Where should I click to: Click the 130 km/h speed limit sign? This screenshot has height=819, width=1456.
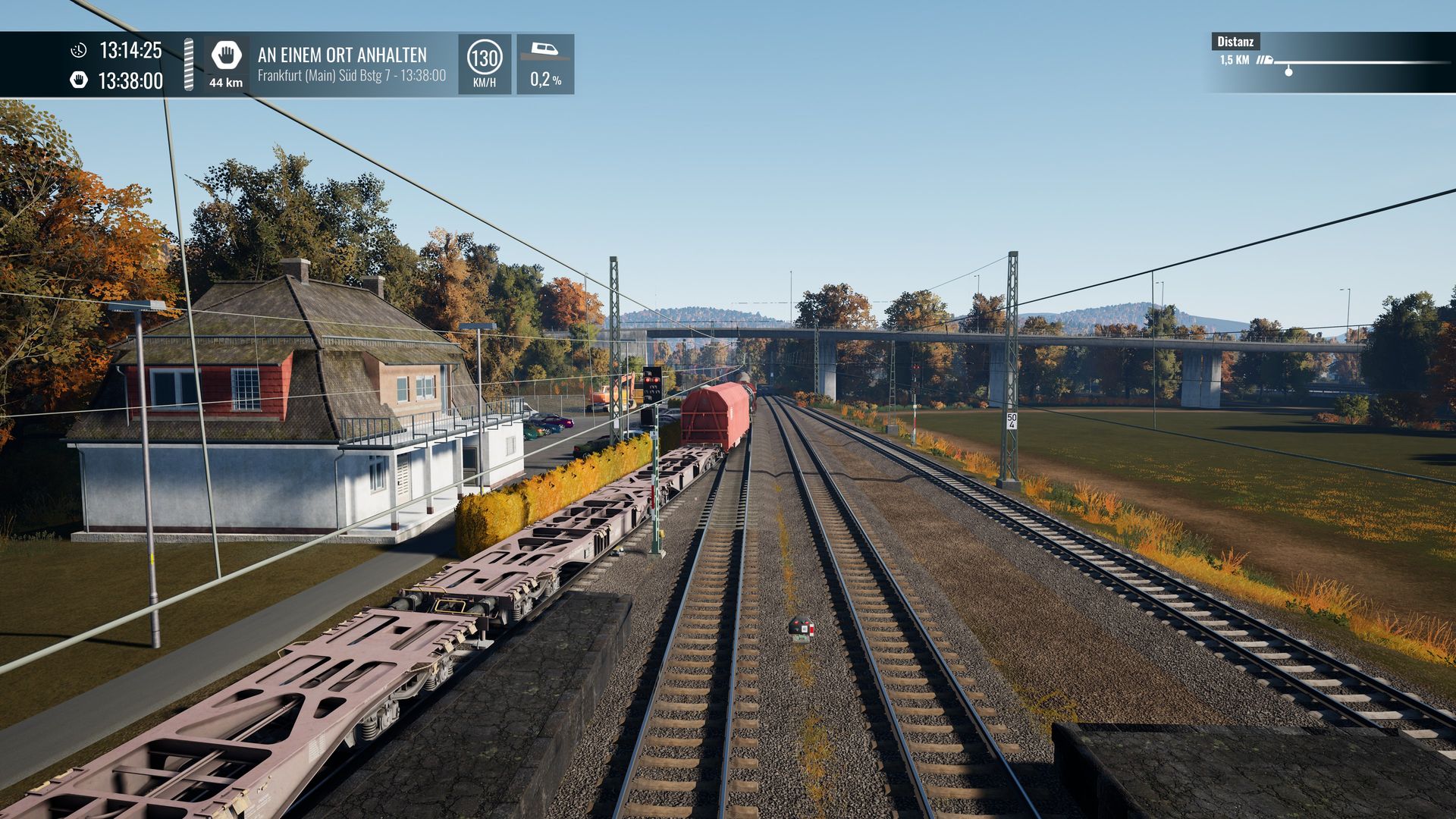pyautogui.click(x=484, y=58)
